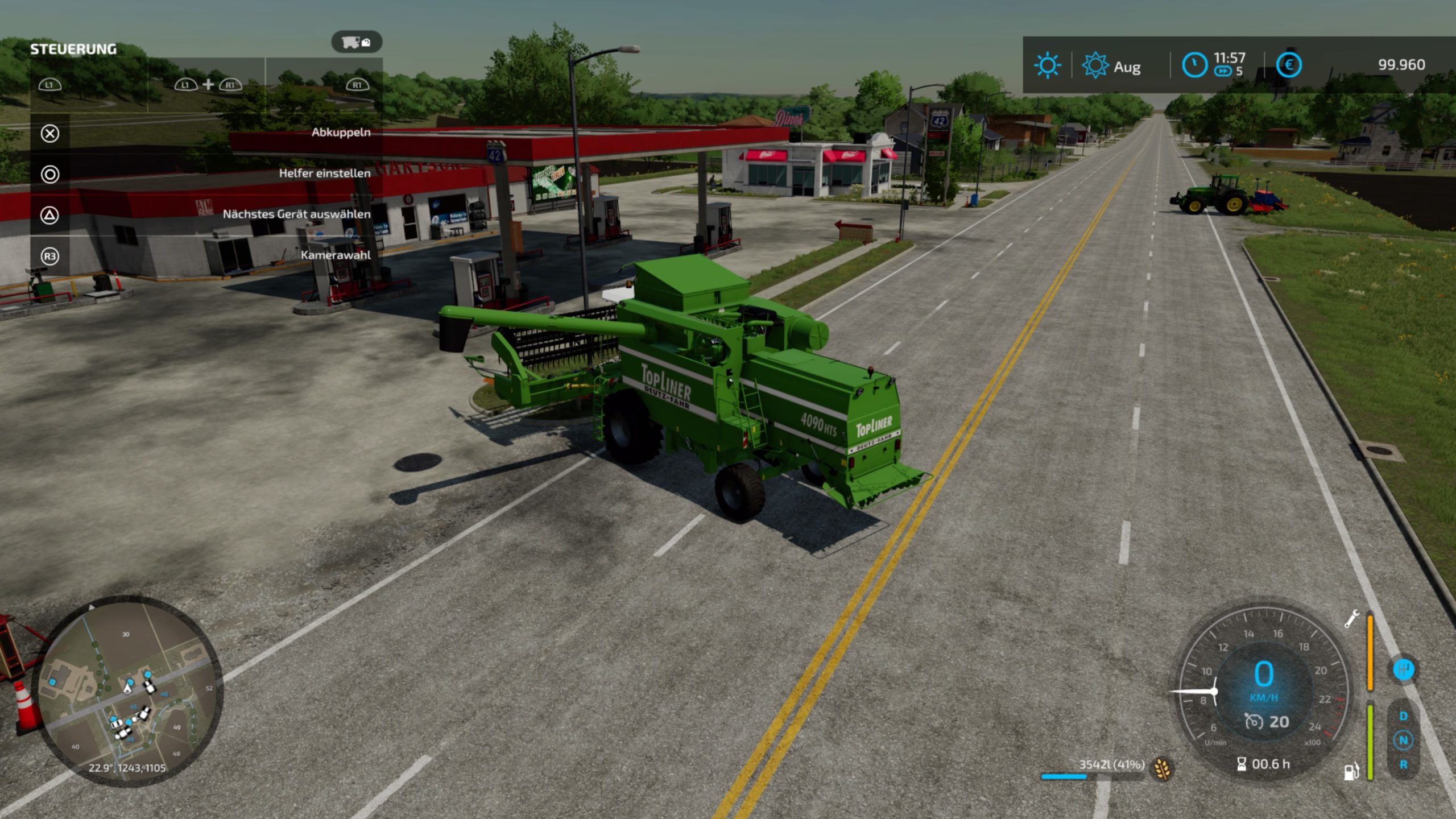Select Neutral gear N
Image resolution: width=1456 pixels, height=819 pixels.
[1403, 741]
